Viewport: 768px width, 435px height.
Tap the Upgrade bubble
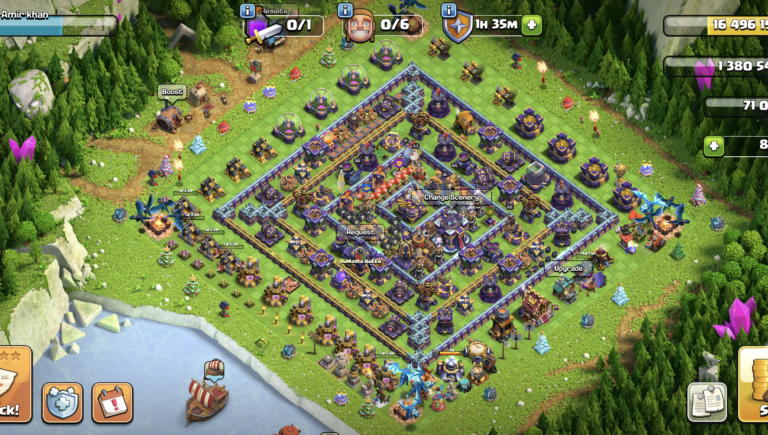coord(569,268)
